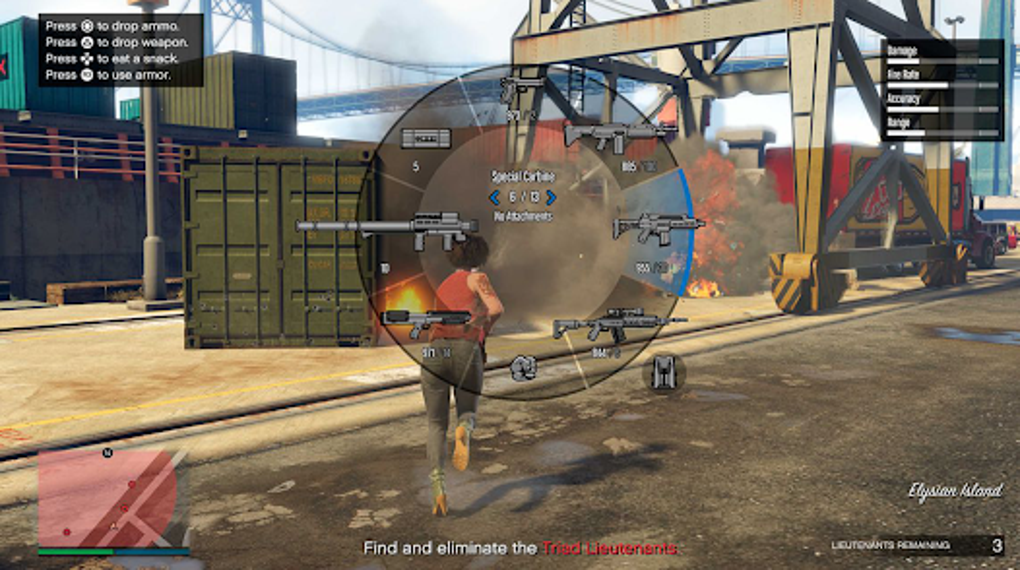This screenshot has width=1020, height=570.
Task: Pick the scoped sniper rifle slot
Action: 618,325
